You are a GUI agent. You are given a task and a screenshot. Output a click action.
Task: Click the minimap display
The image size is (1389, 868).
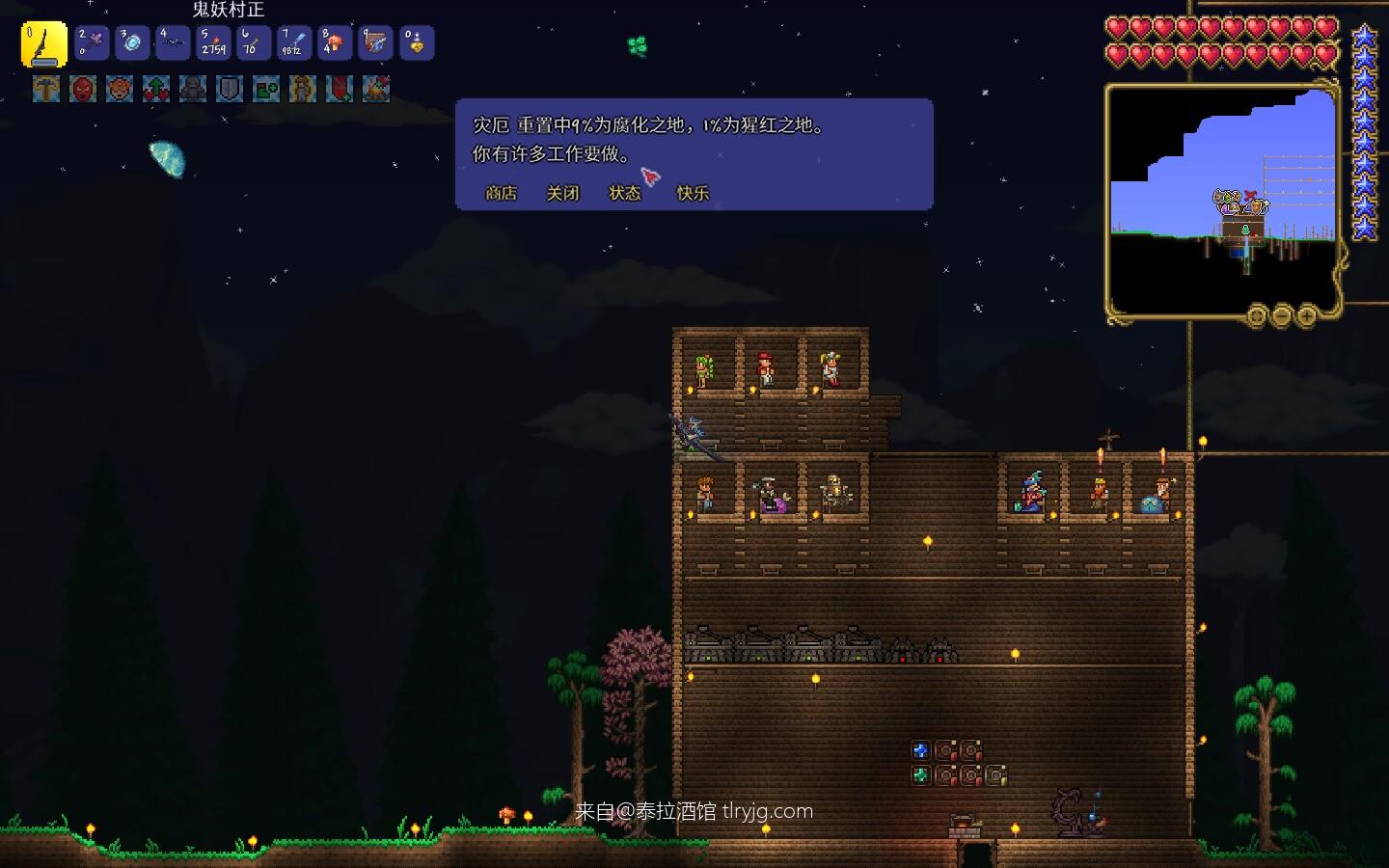coord(1222,198)
